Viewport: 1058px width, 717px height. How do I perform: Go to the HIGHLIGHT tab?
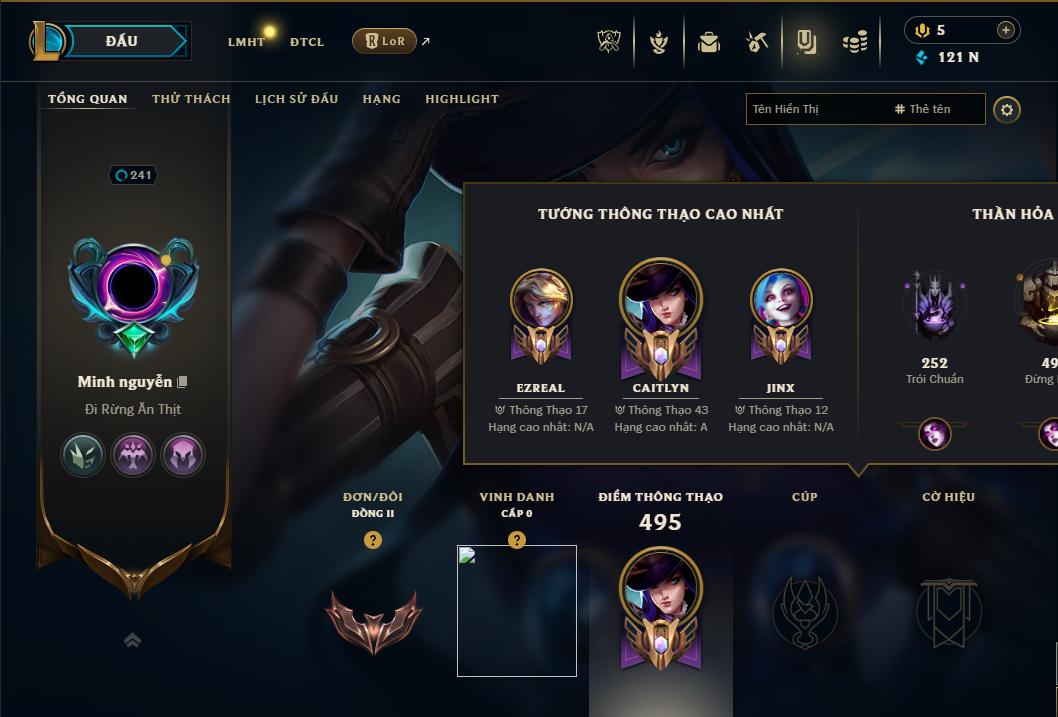click(462, 99)
